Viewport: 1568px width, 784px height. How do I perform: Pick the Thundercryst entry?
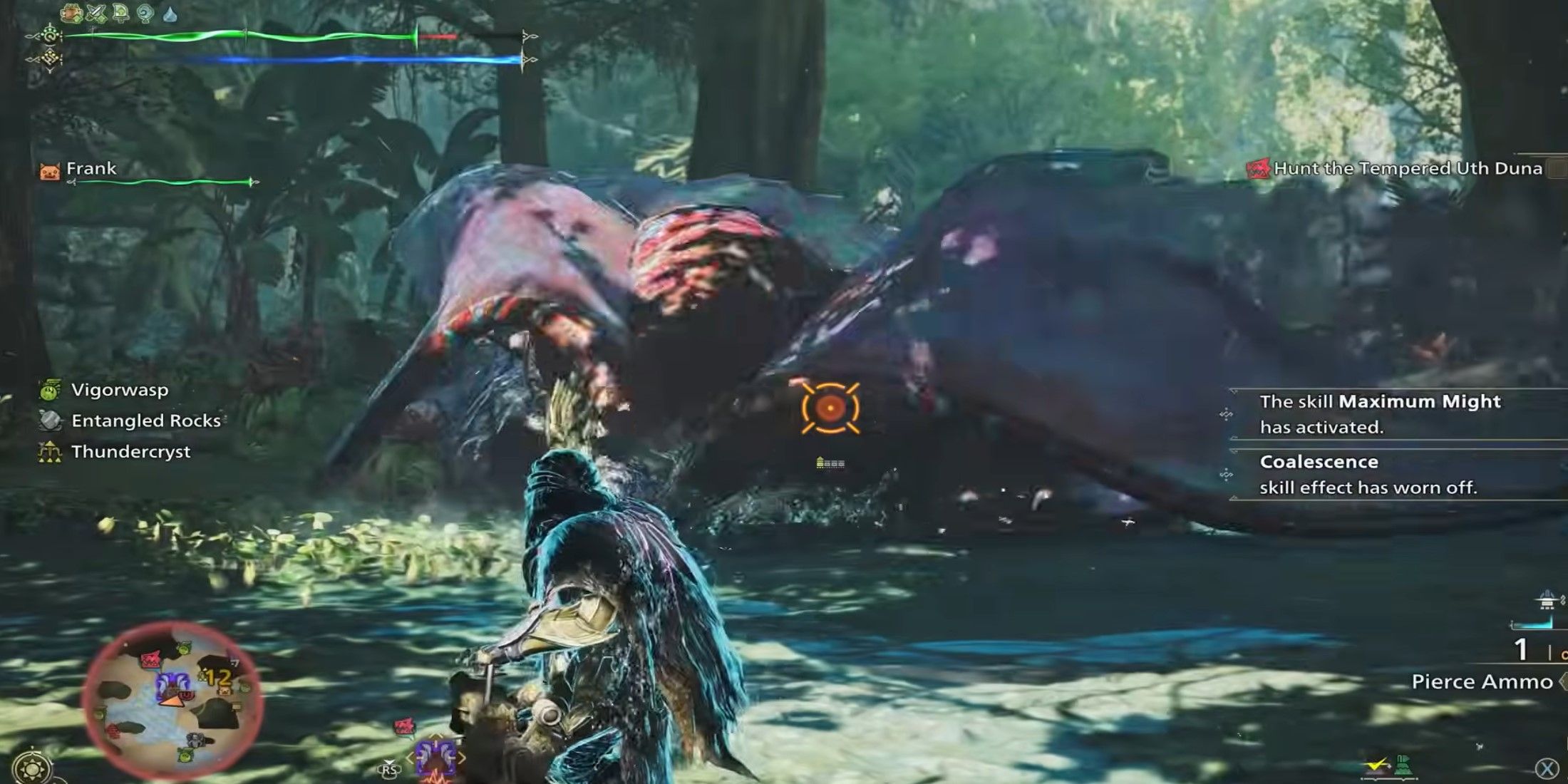pyautogui.click(x=130, y=451)
